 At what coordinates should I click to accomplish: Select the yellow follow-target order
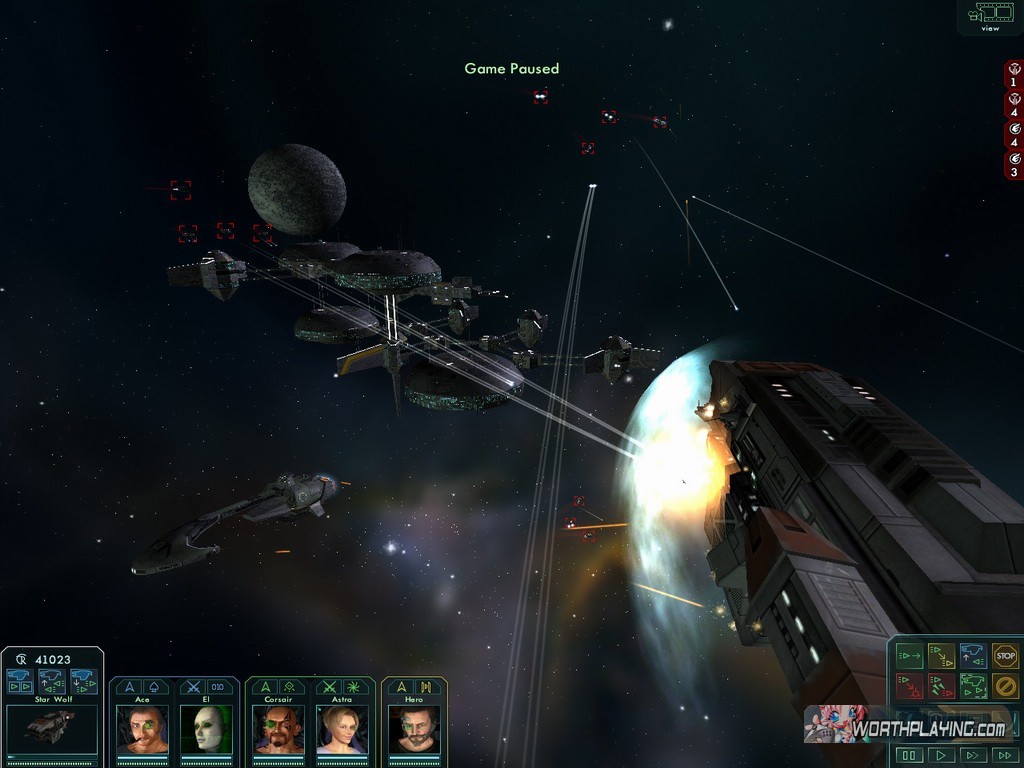[x=941, y=656]
